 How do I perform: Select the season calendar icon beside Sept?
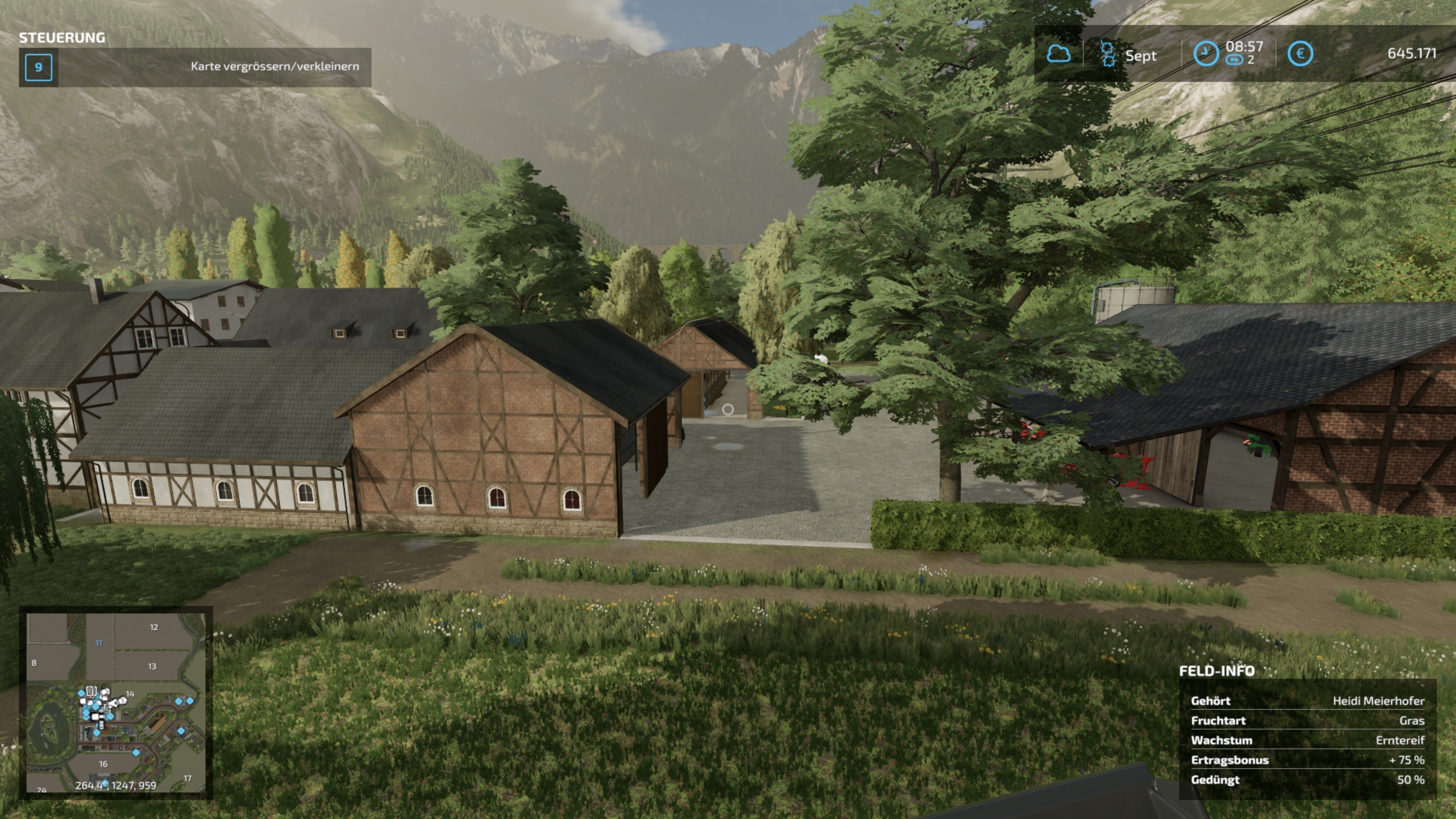coord(1108,54)
